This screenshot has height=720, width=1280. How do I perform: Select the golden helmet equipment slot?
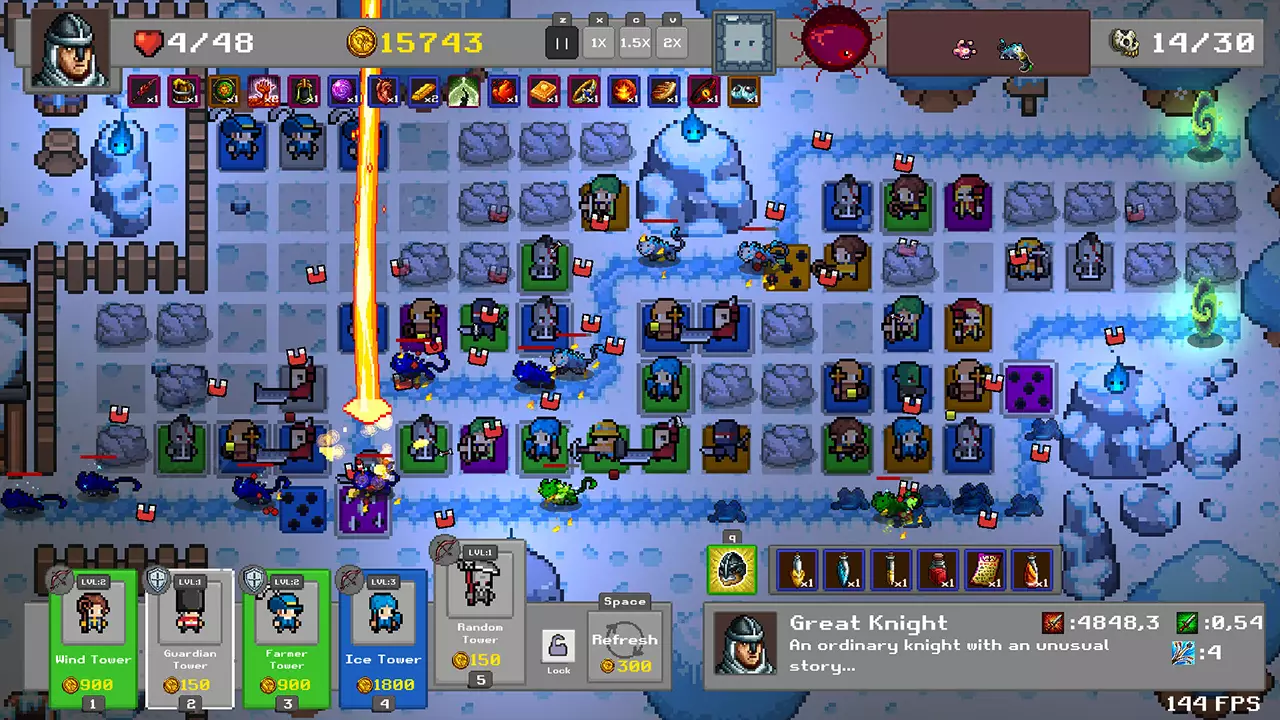tap(731, 569)
